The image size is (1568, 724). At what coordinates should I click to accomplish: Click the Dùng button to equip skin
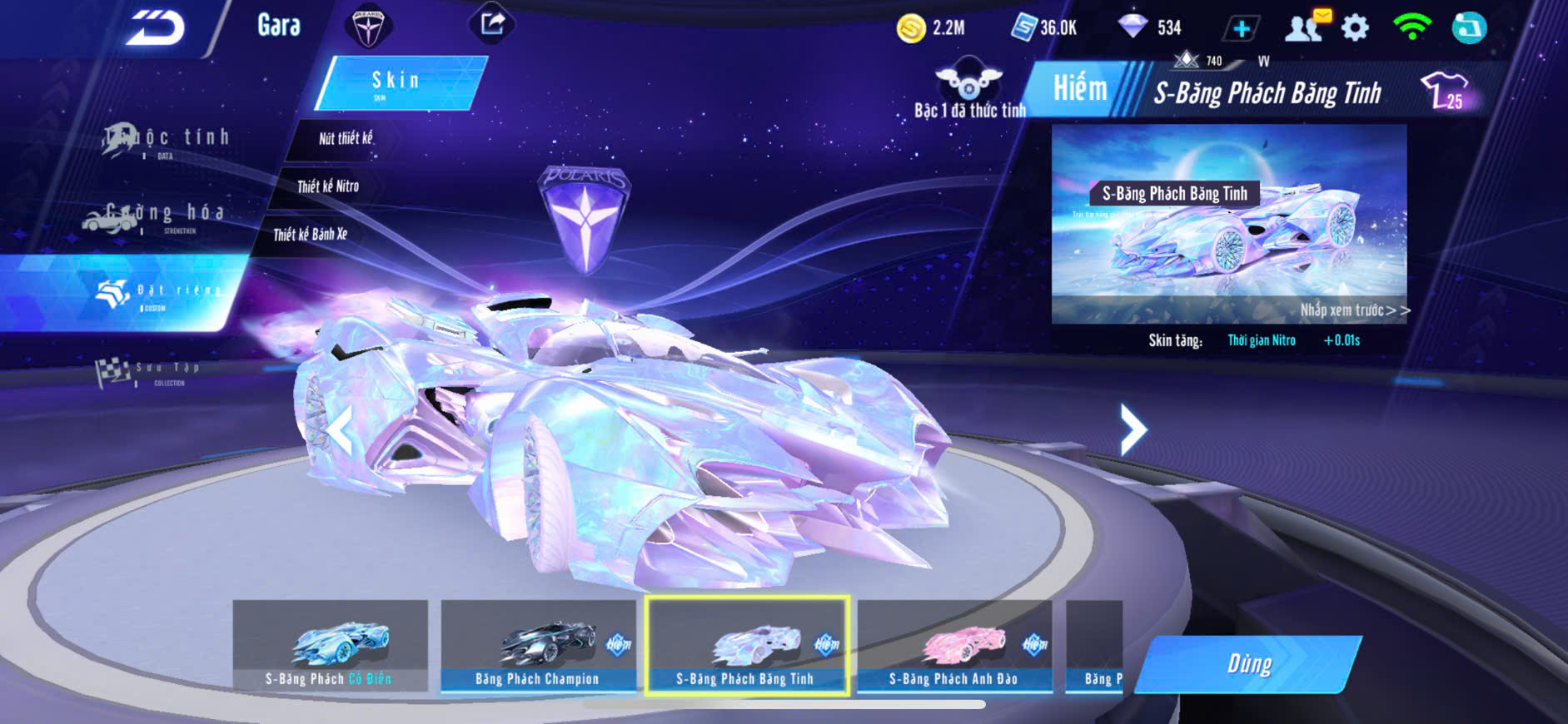tap(1248, 664)
